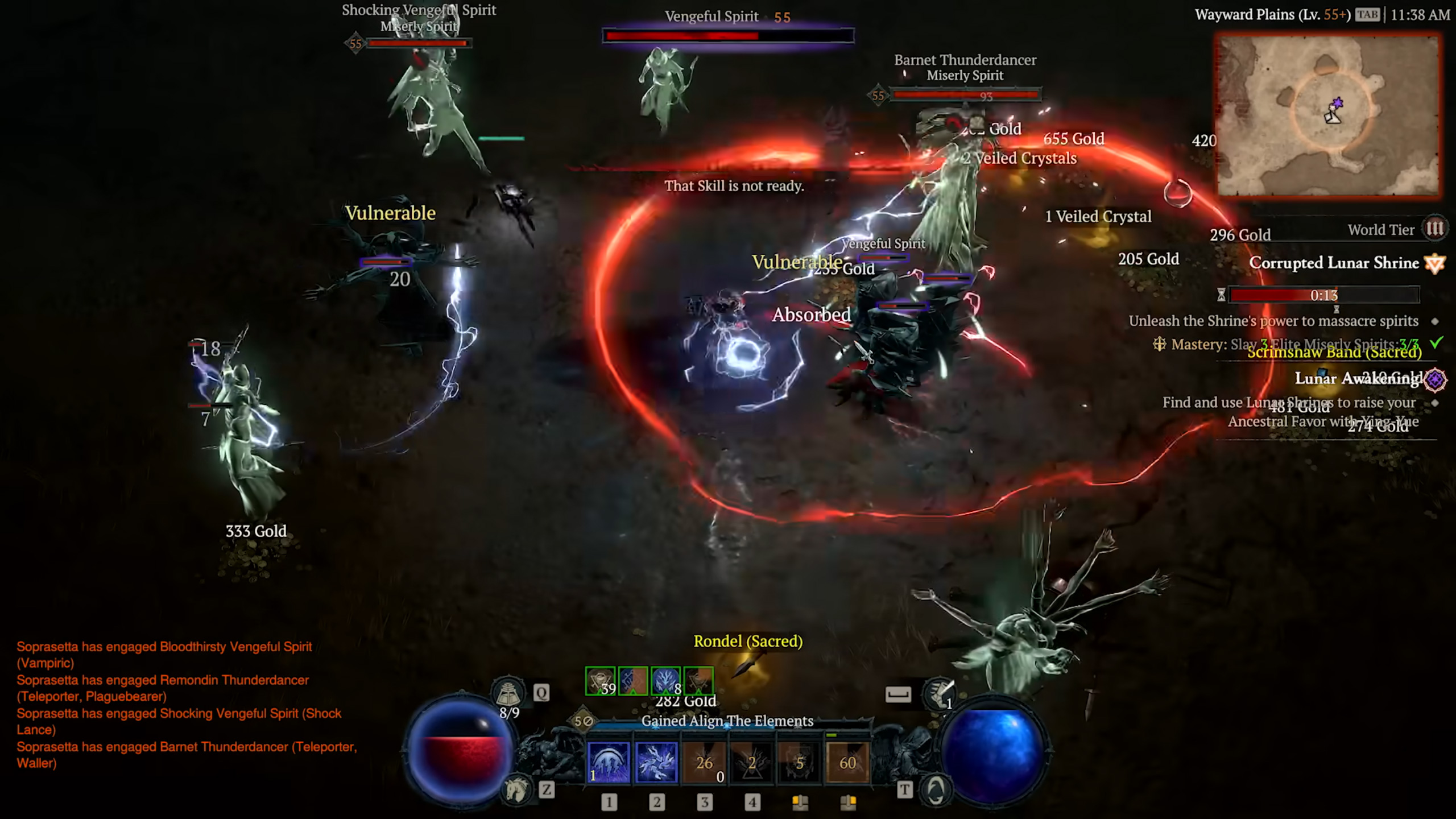Cast the lightning arc skill in slot 1
Screen dimensions: 1456x819
609,762
